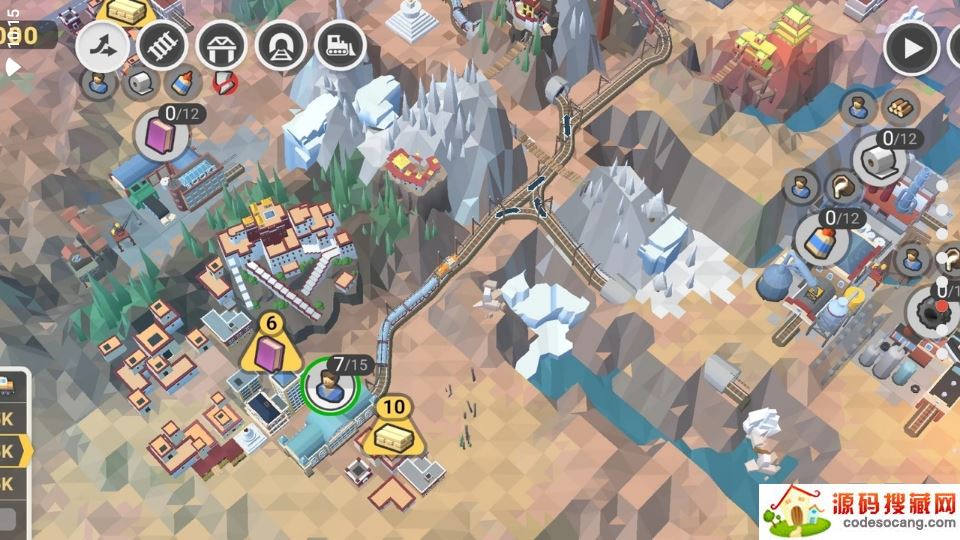
Task: Click the wood logs resource icon
Action: pyautogui.click(x=902, y=106)
